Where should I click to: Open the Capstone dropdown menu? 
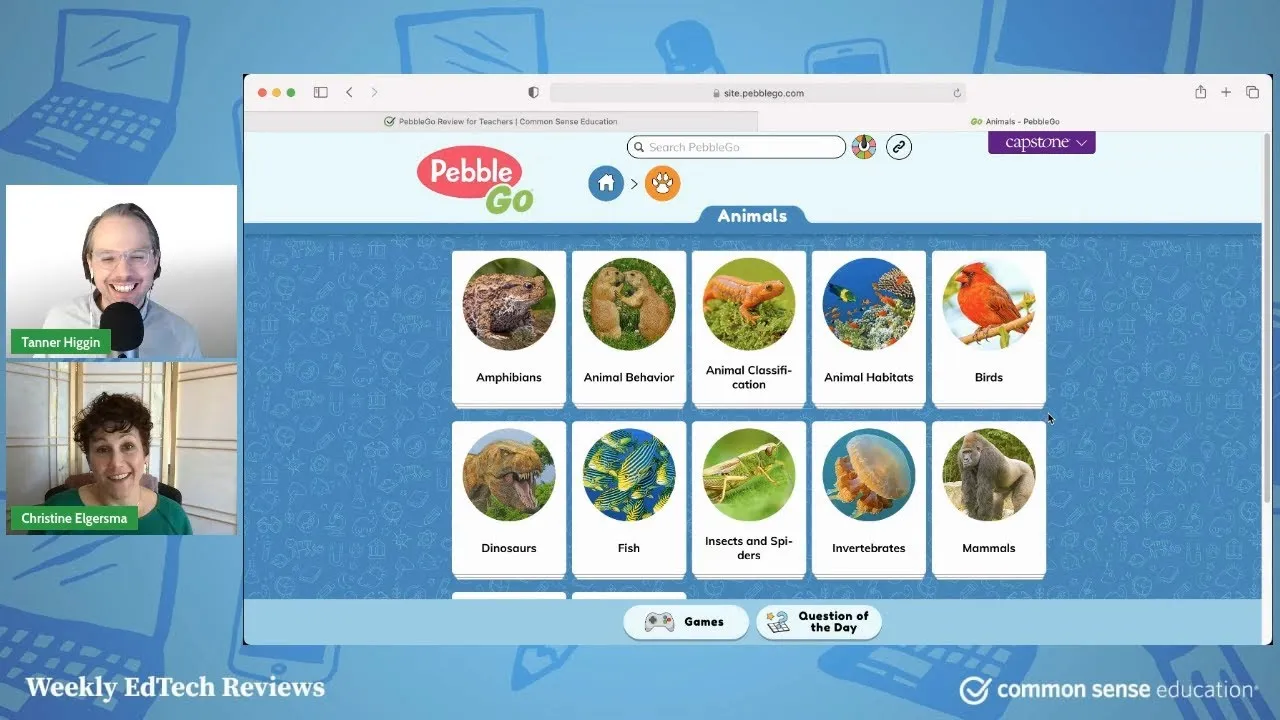(1041, 142)
